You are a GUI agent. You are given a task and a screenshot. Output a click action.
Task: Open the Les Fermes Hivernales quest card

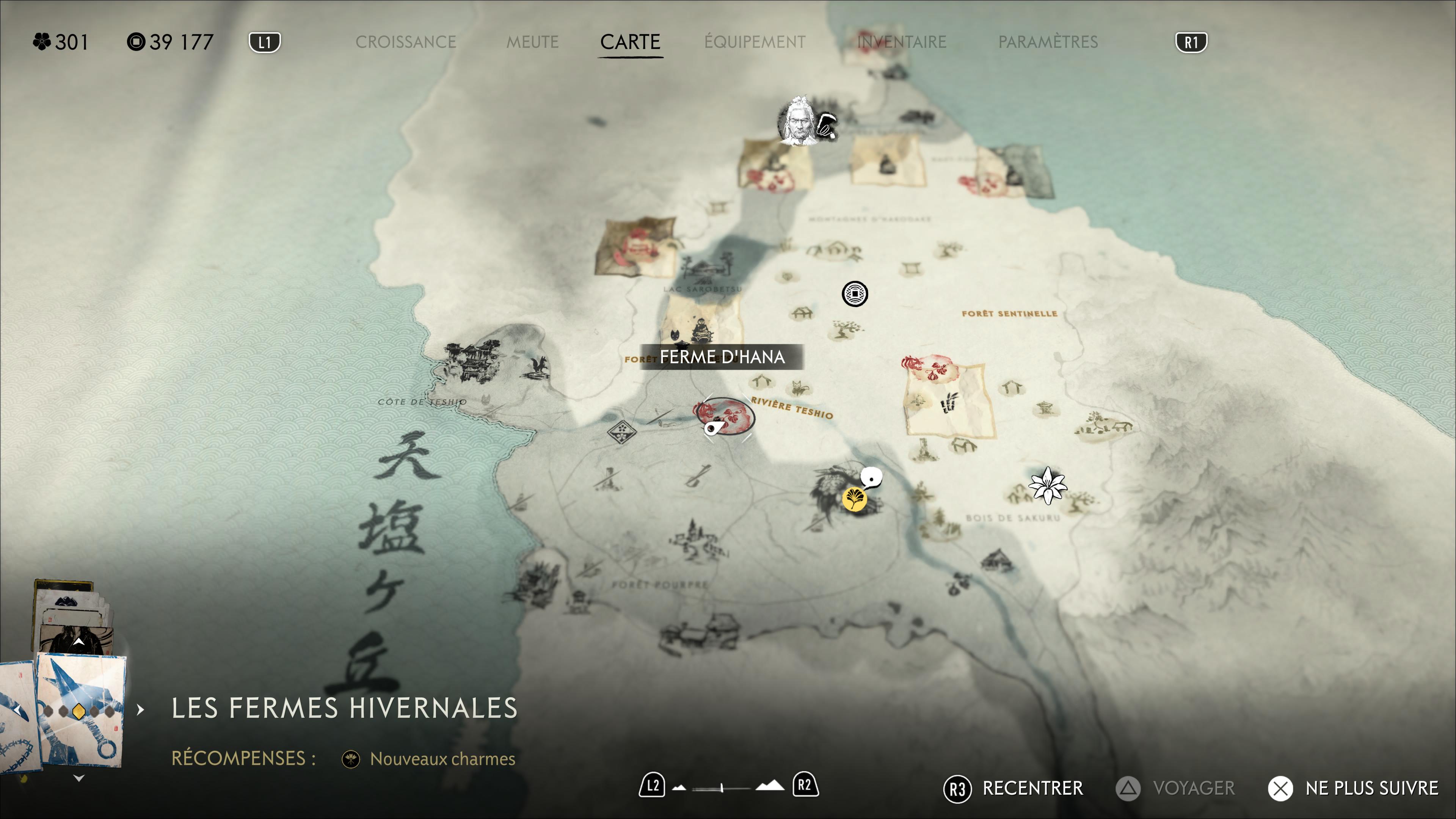coord(80,709)
